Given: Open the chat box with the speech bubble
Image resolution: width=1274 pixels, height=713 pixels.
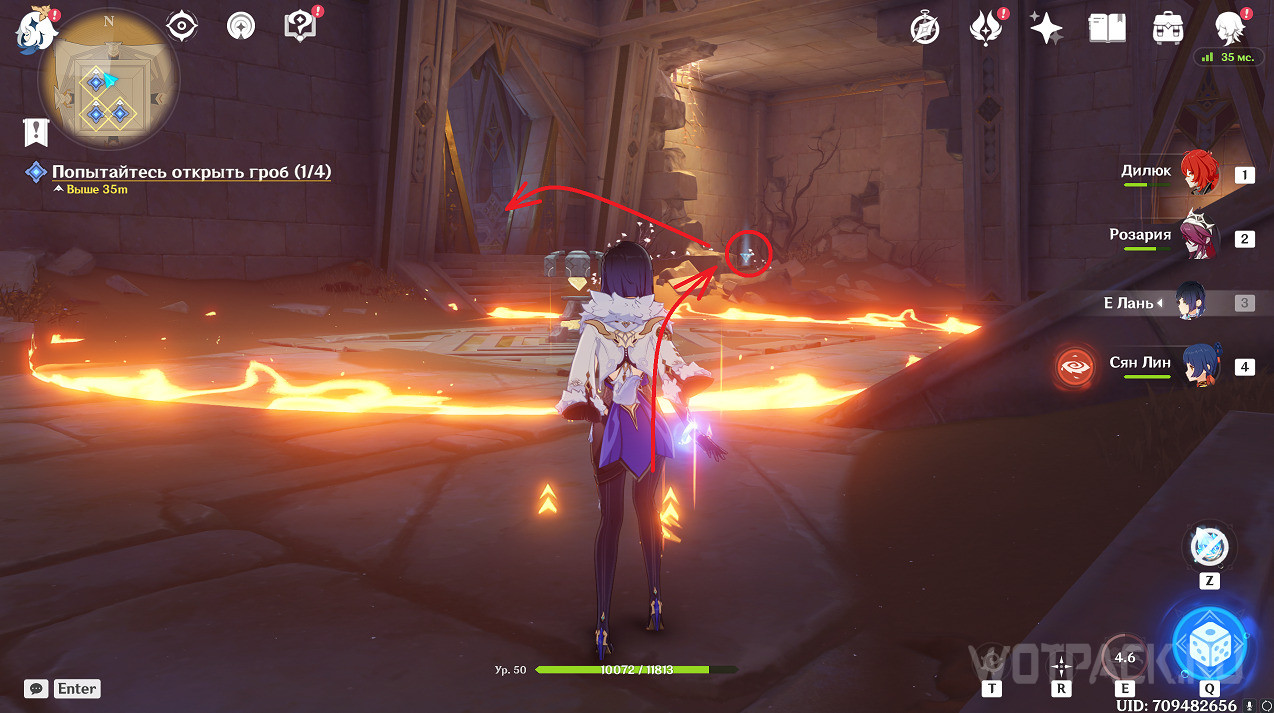Looking at the screenshot, I should click(38, 688).
